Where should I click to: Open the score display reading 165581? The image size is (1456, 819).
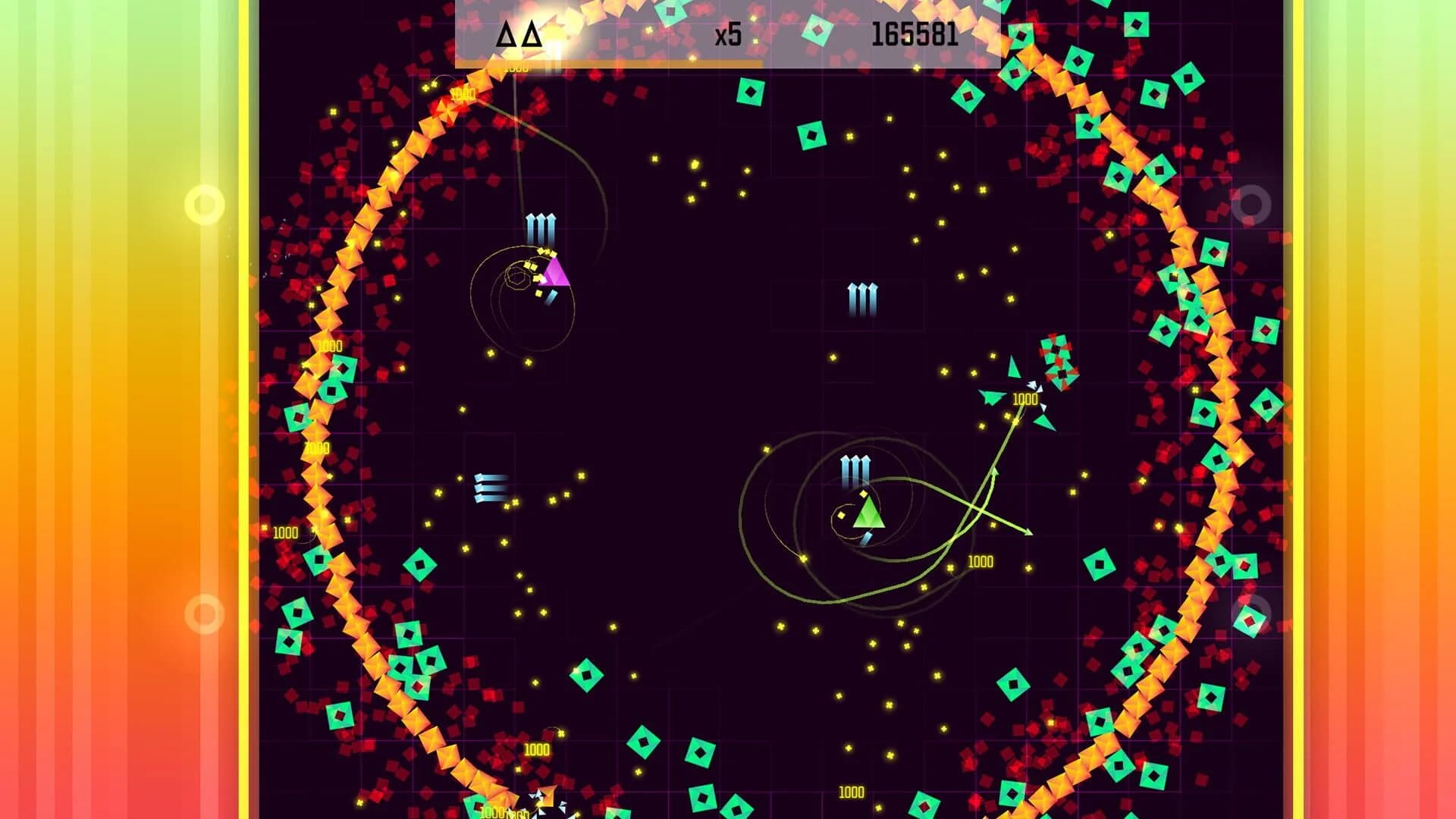click(x=915, y=34)
